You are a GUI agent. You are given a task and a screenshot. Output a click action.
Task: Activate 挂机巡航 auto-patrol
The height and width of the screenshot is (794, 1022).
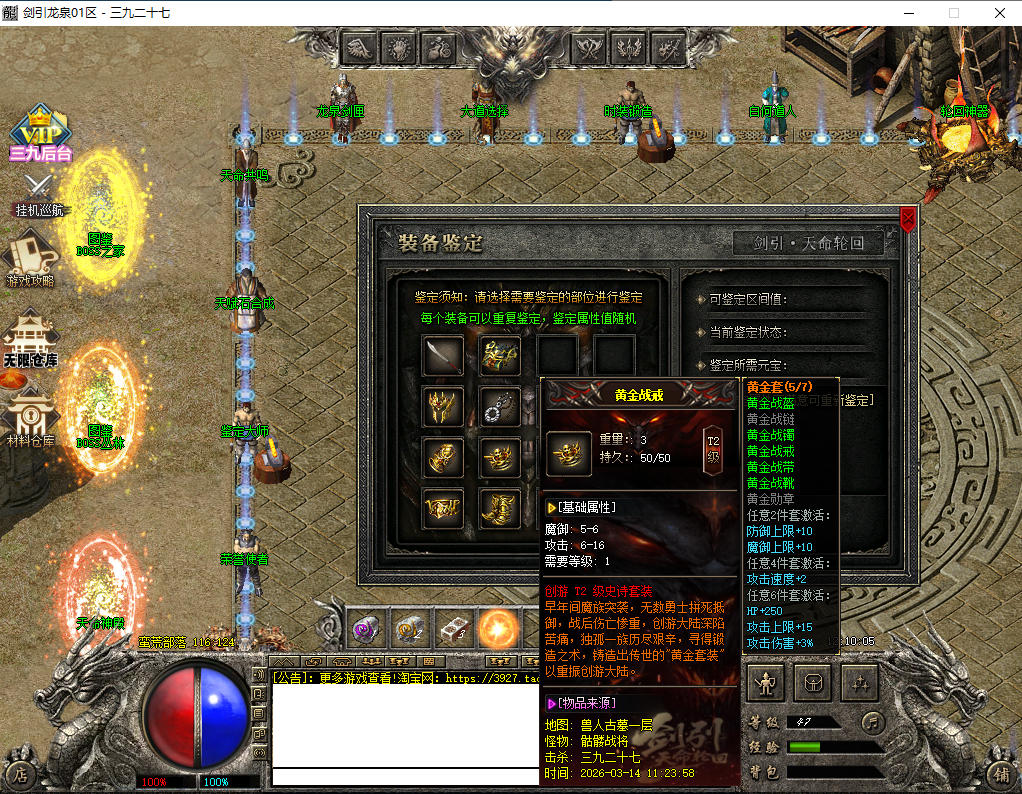(39, 195)
